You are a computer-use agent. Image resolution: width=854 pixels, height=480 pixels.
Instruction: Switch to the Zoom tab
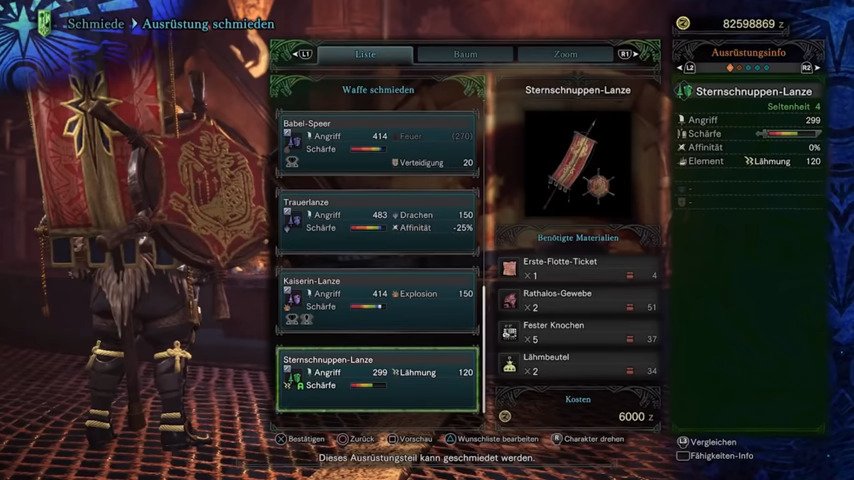tap(563, 54)
